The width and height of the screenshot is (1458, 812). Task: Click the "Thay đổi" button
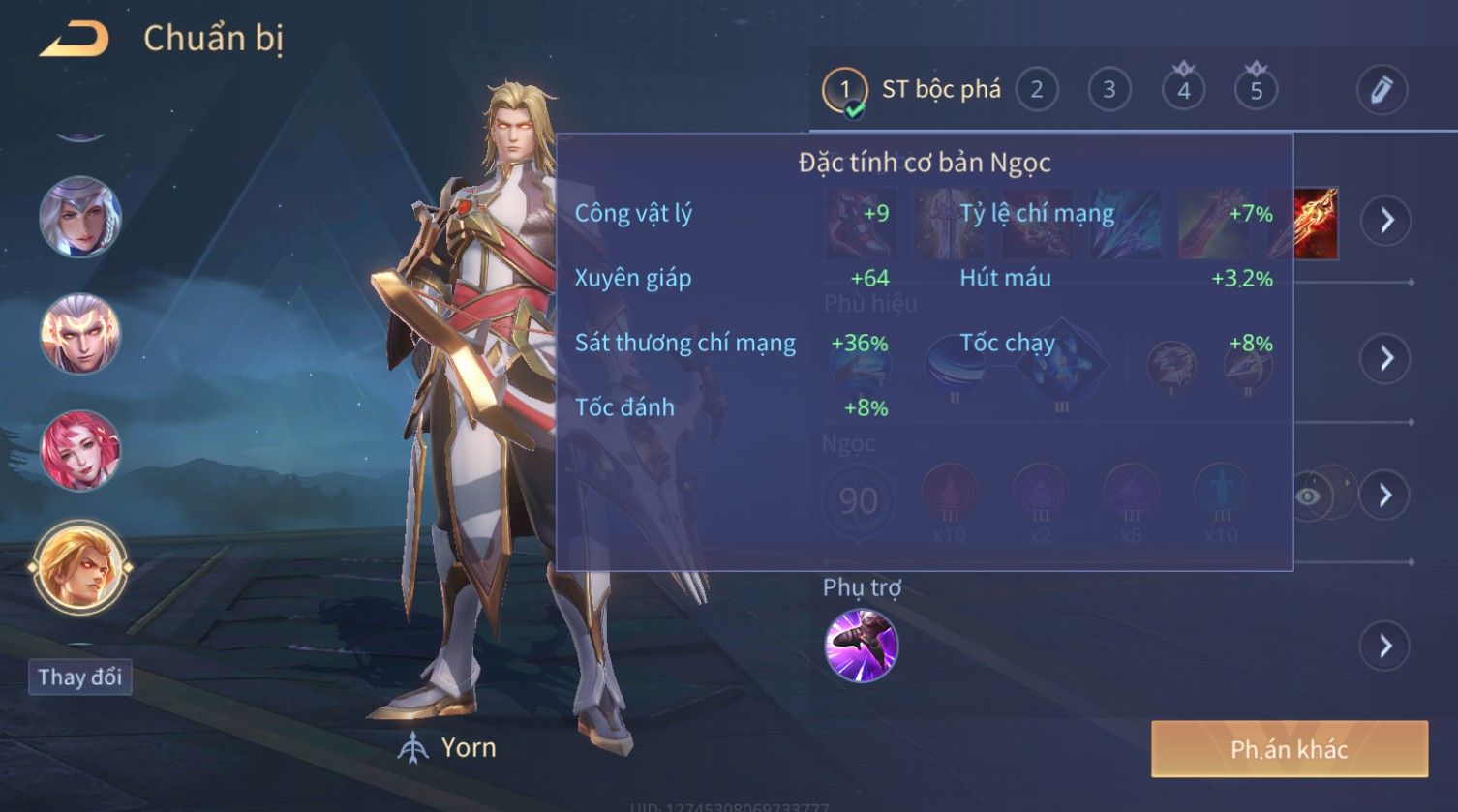click(79, 677)
